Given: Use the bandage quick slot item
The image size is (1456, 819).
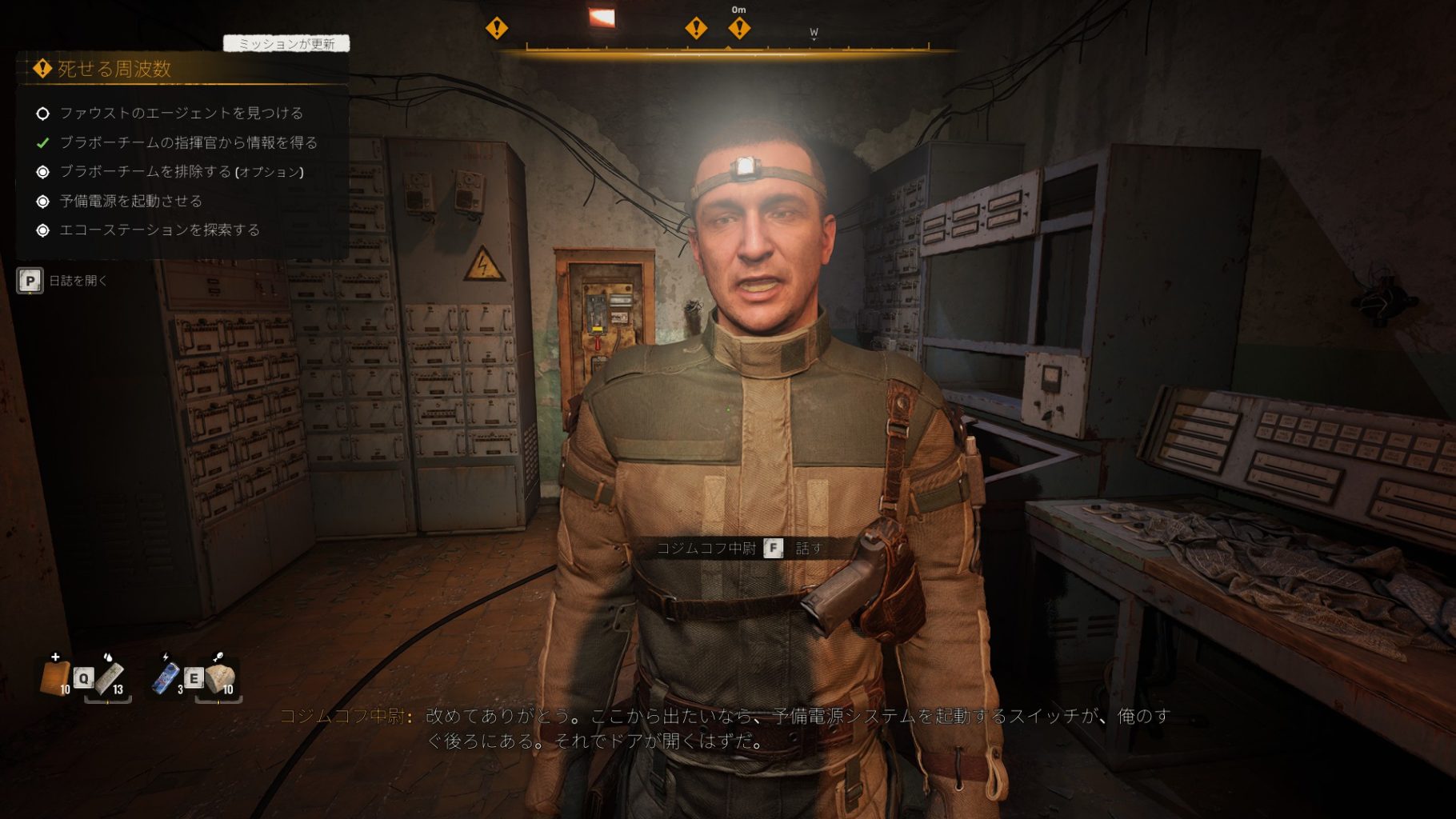Looking at the screenshot, I should pyautogui.click(x=110, y=678).
